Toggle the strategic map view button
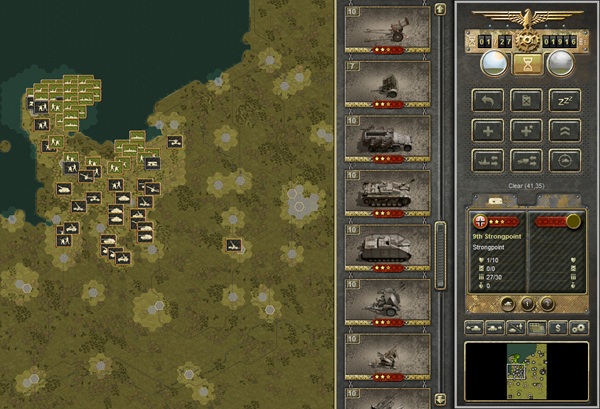 (537, 327)
